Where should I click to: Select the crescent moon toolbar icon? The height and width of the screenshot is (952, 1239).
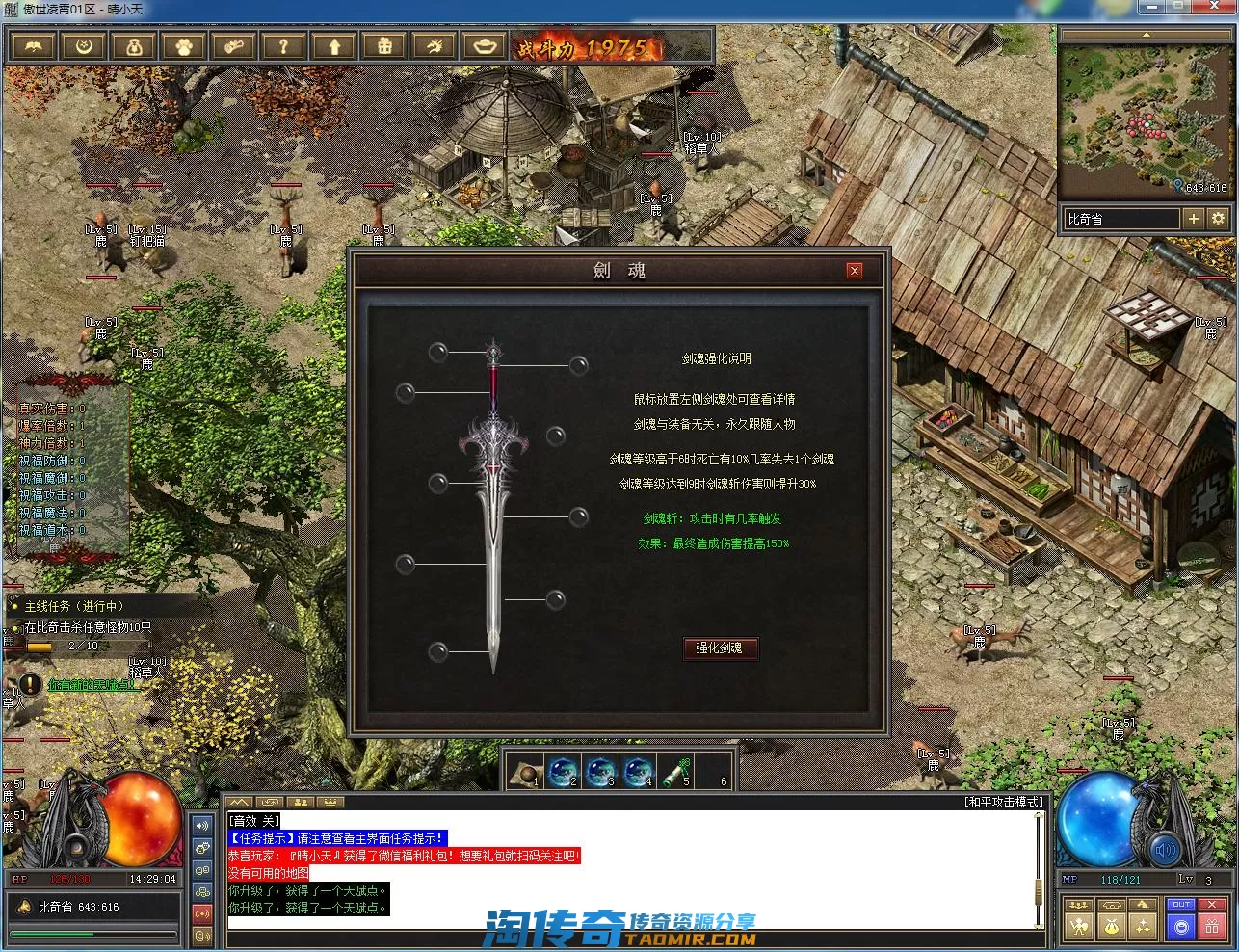click(84, 46)
